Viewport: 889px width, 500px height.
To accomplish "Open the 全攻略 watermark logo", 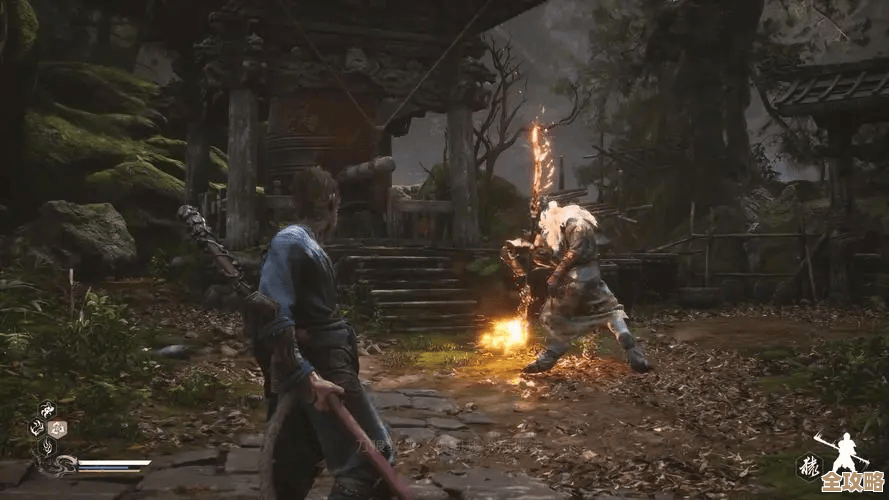I will click(x=852, y=483).
